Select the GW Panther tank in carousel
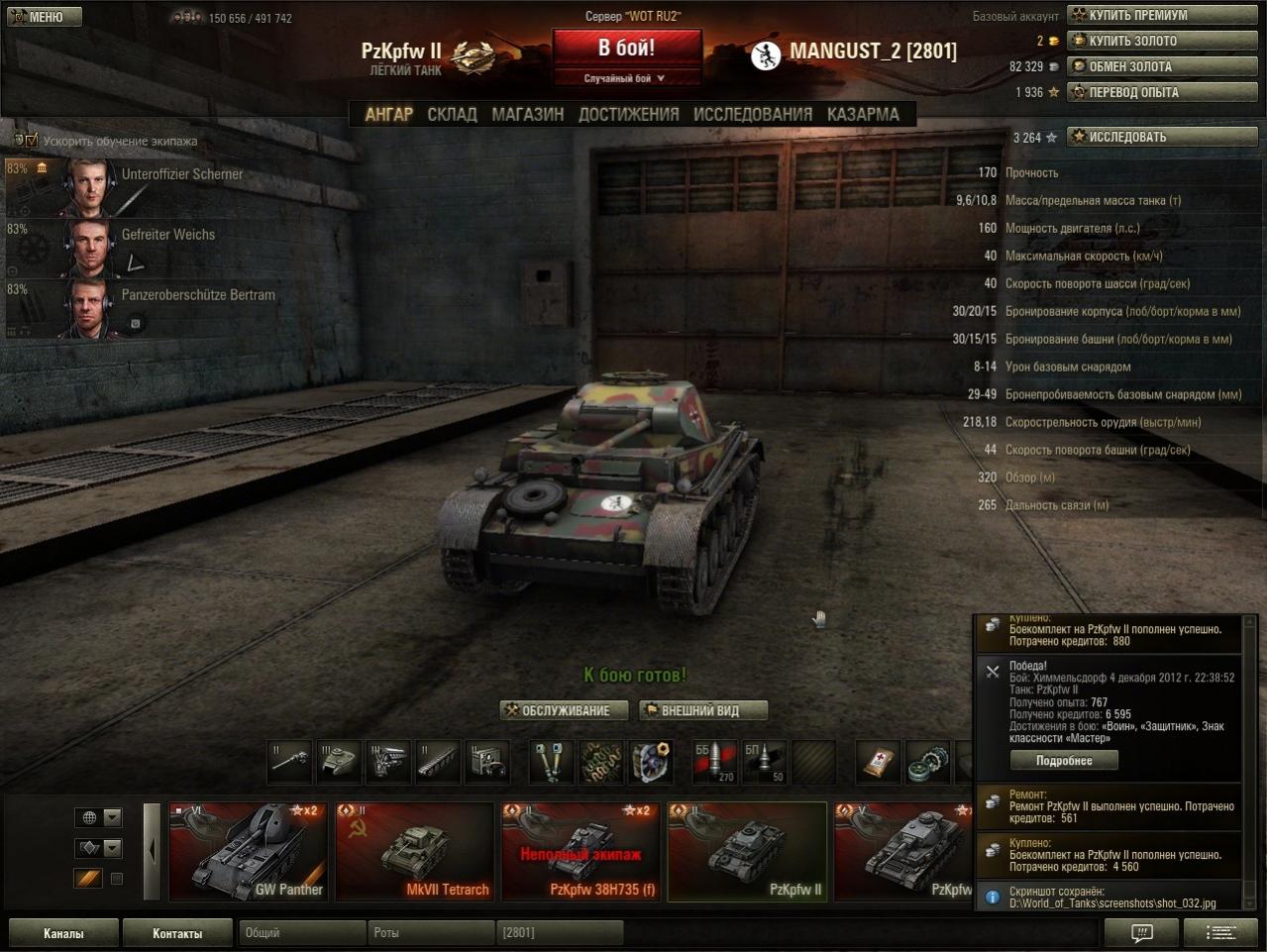1267x952 pixels. (x=248, y=851)
